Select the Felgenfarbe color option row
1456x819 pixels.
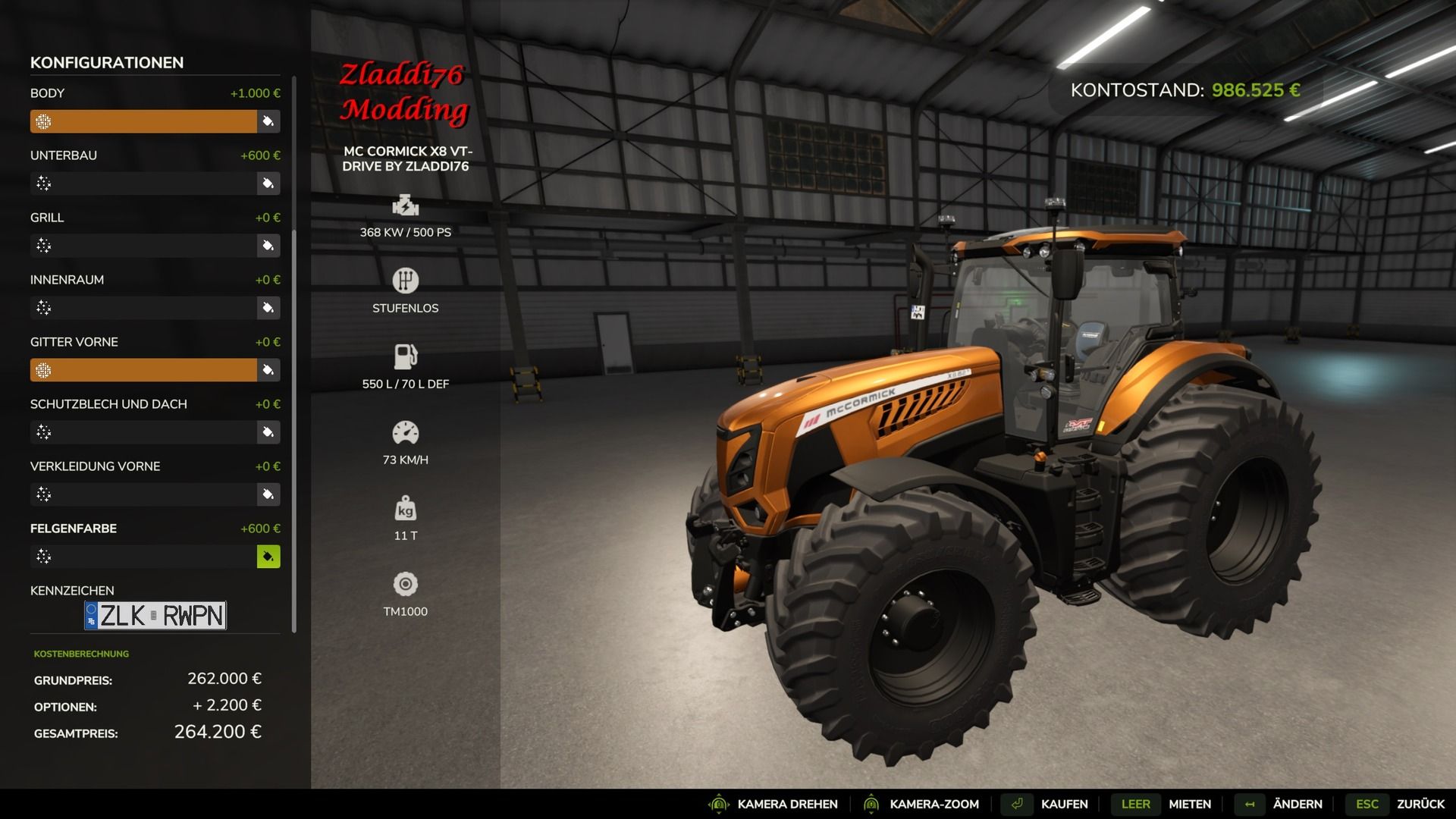[143, 557]
